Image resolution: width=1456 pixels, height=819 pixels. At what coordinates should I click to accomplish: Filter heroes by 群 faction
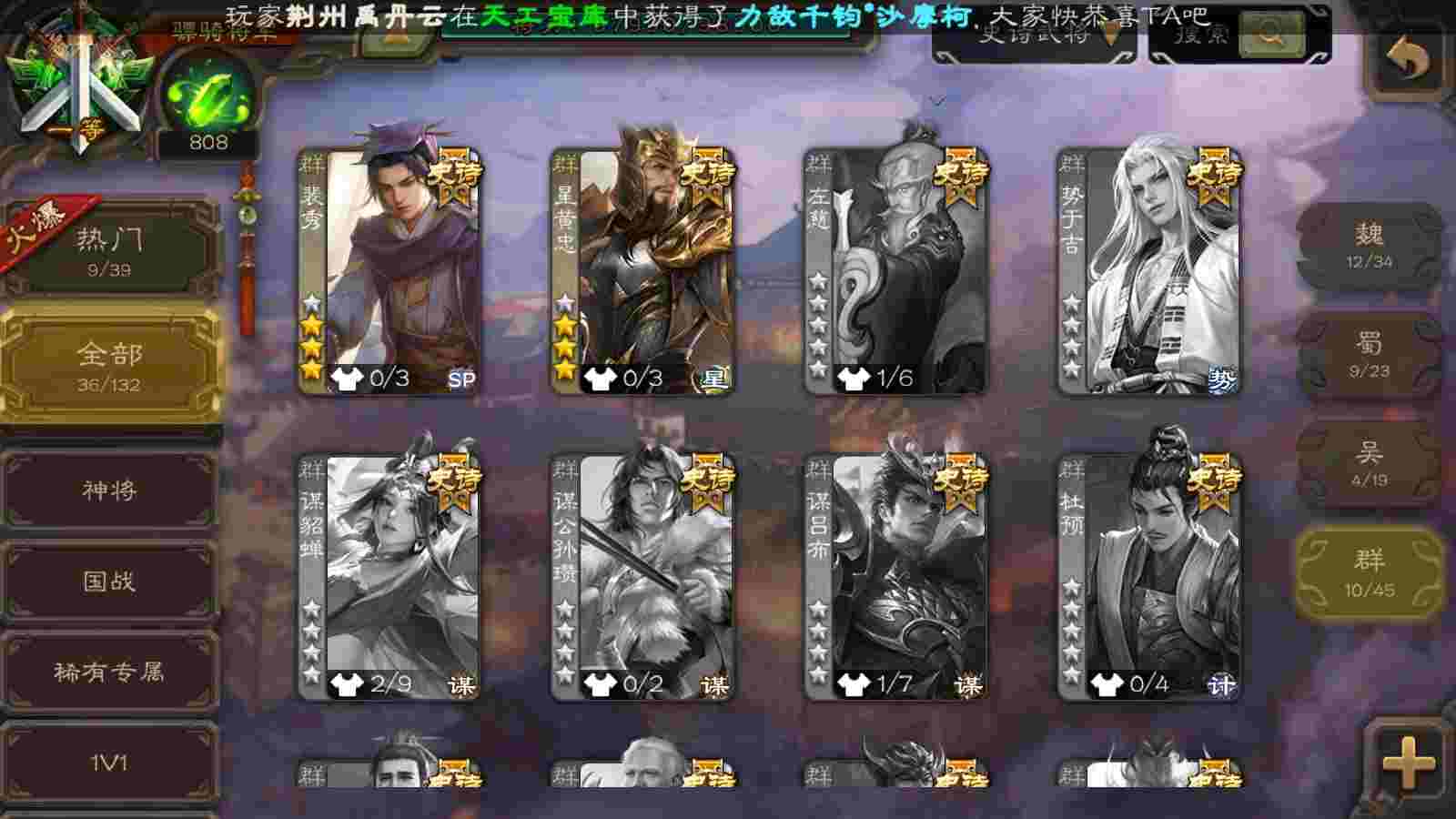[1369, 573]
